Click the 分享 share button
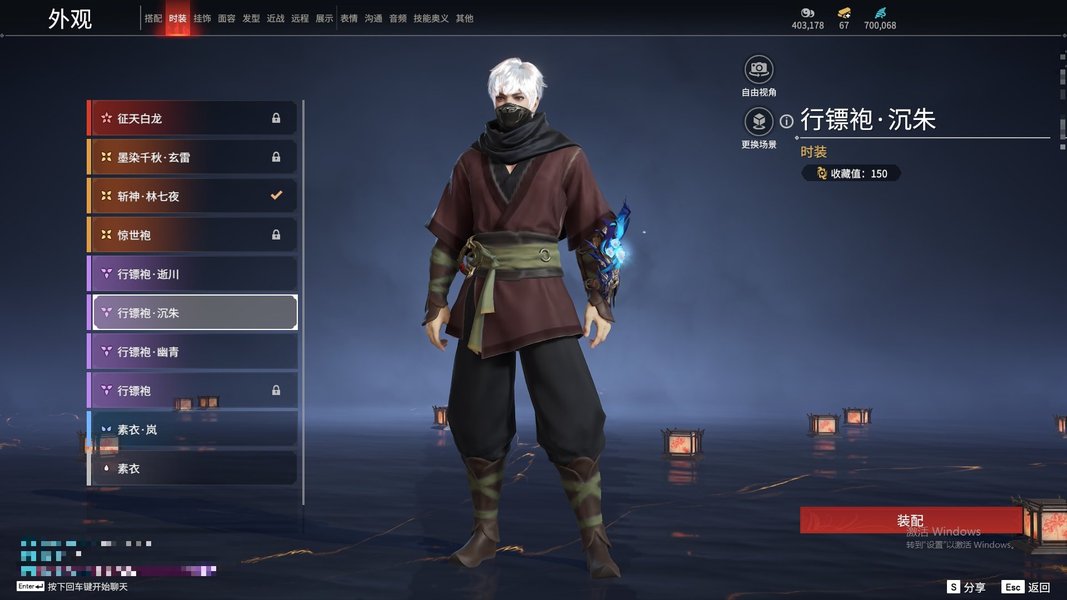This screenshot has width=1067, height=600. point(966,587)
